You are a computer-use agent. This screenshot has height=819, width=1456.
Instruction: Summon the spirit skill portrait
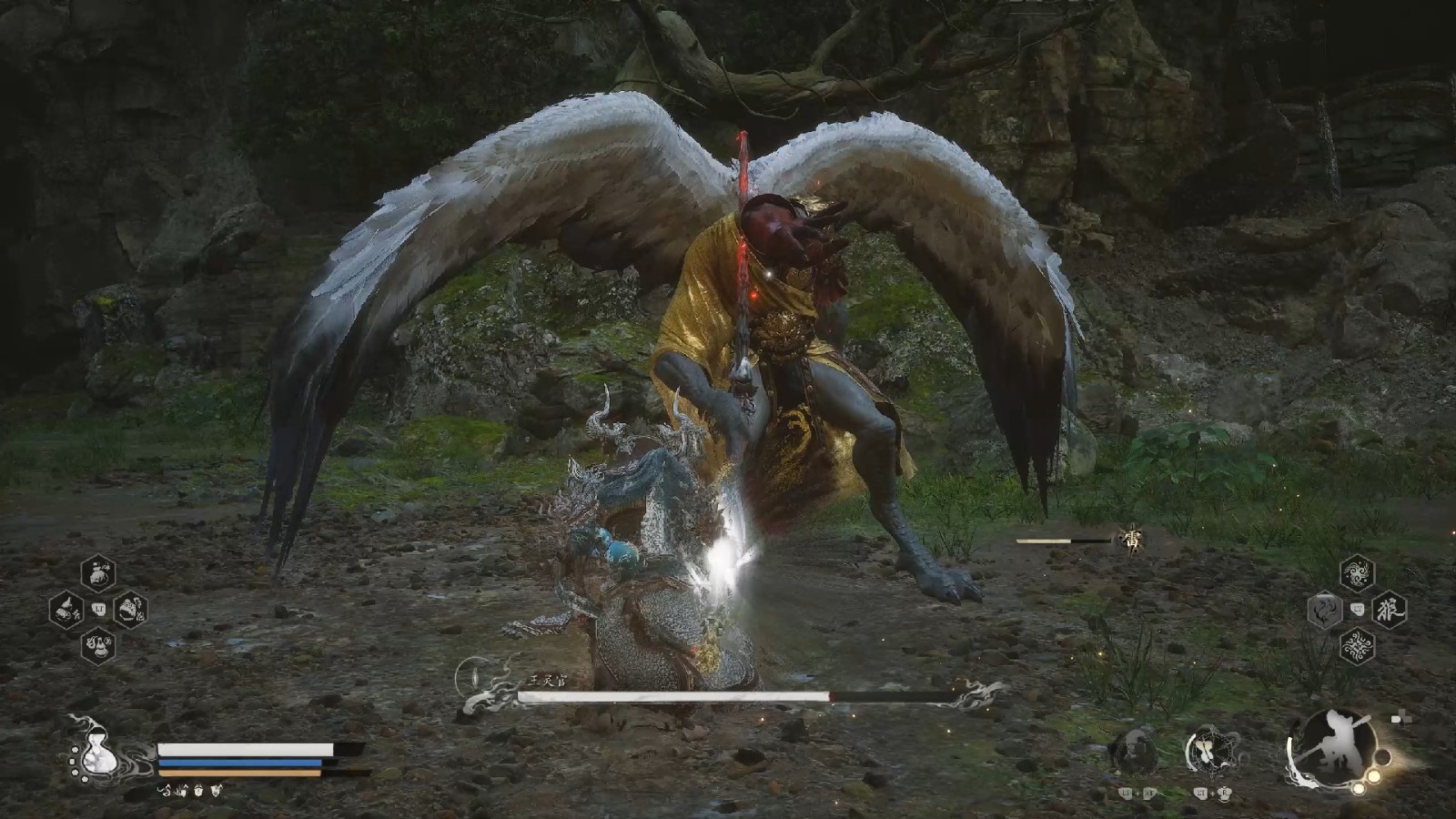[1136, 752]
